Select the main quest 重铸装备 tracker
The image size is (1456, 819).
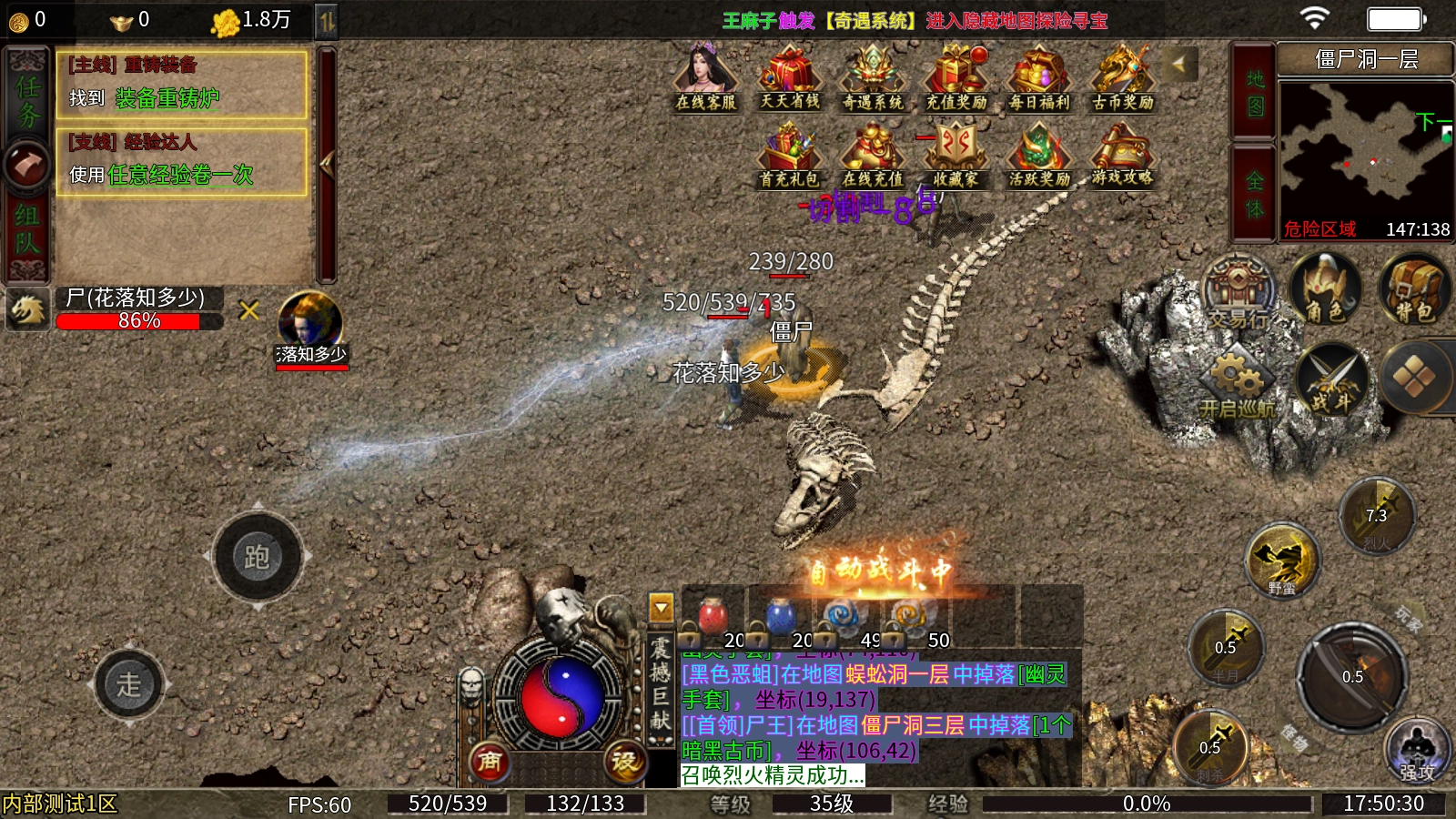pyautogui.click(x=182, y=84)
